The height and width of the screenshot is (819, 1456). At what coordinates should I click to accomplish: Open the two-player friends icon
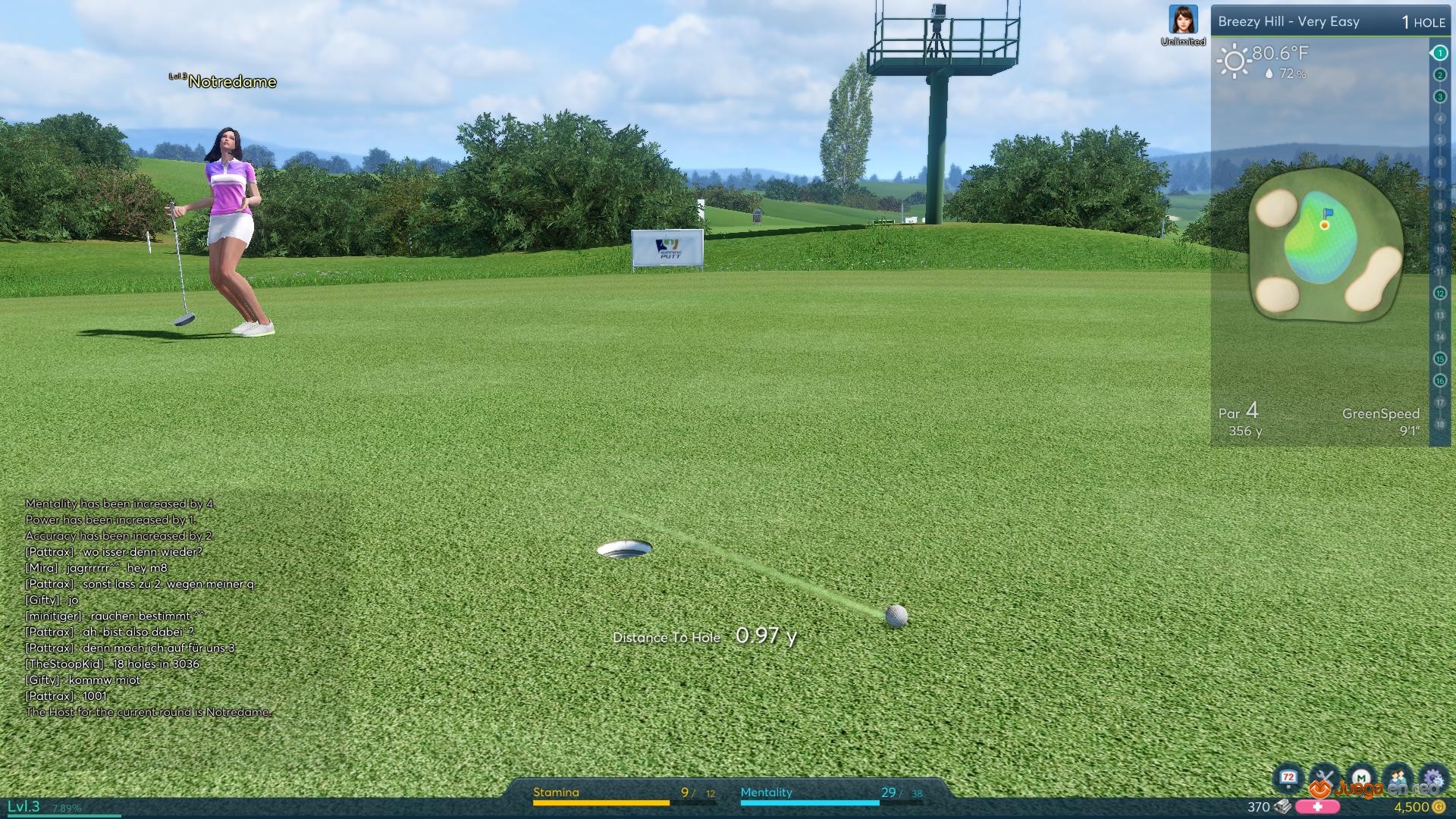[x=1398, y=778]
